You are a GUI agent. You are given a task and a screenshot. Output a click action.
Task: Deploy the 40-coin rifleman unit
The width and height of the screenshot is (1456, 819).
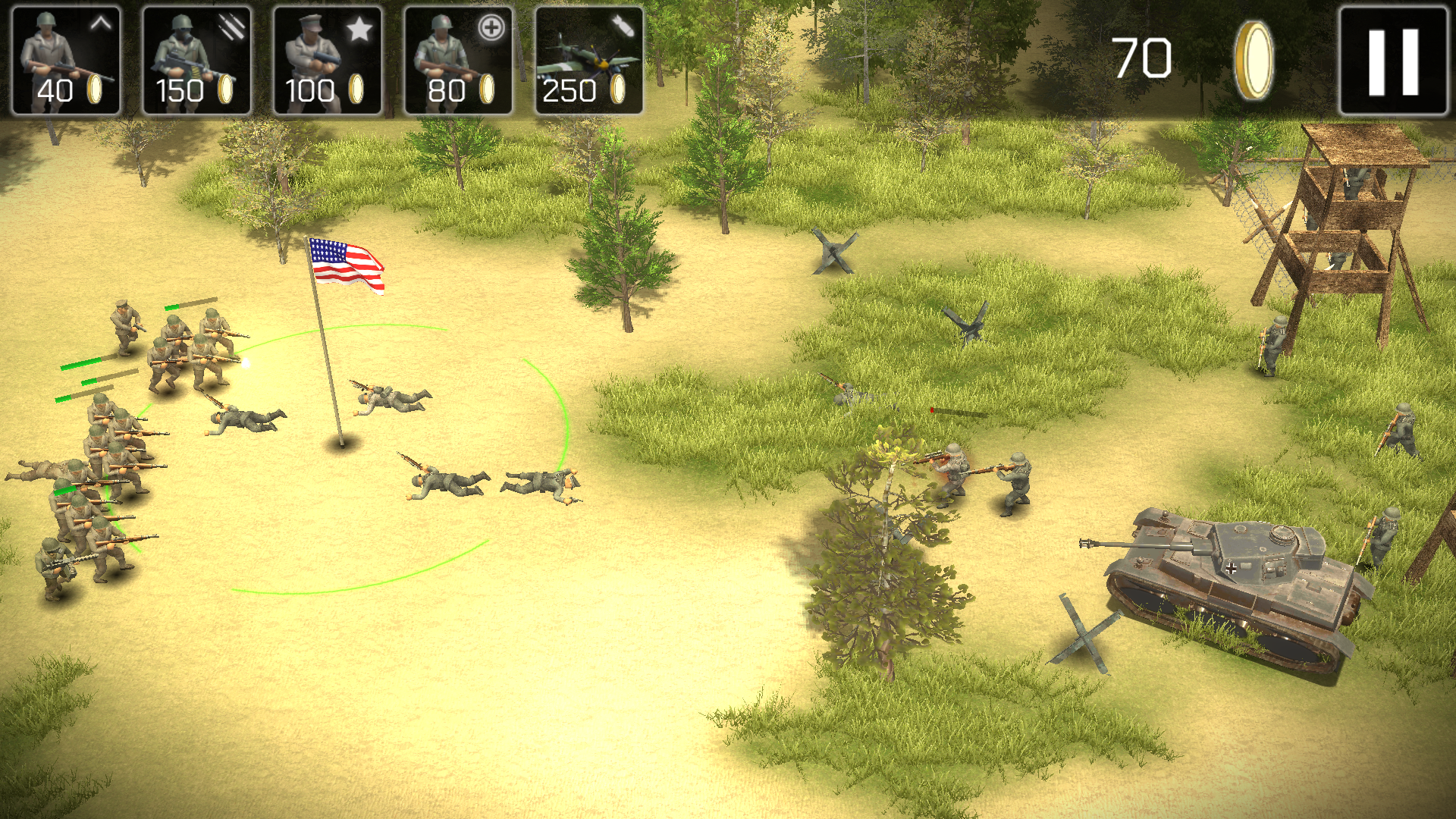pos(66,61)
